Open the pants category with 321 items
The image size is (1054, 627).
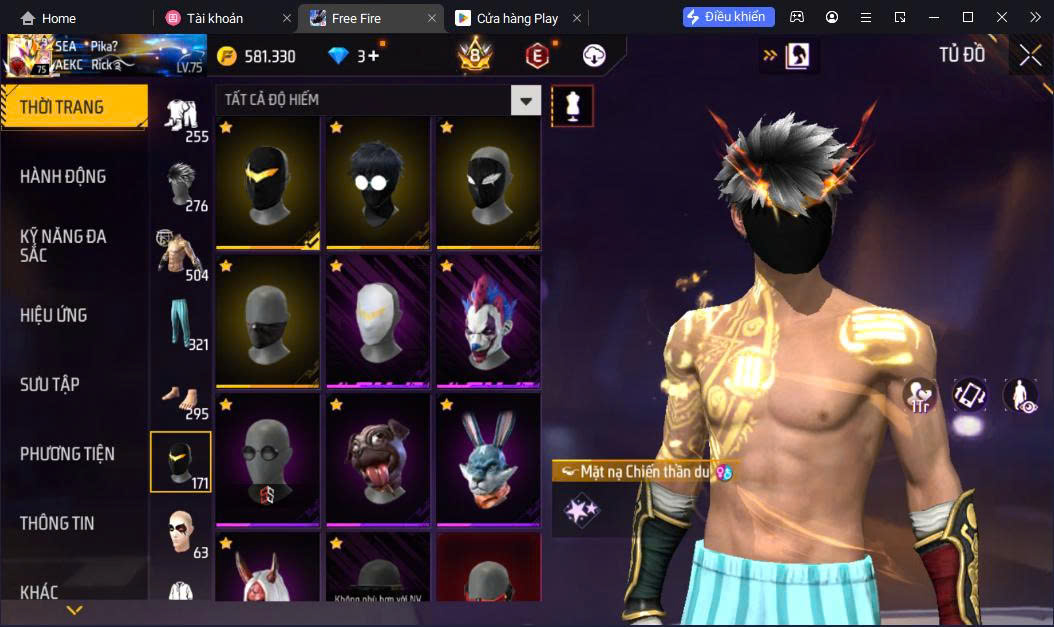coord(181,322)
